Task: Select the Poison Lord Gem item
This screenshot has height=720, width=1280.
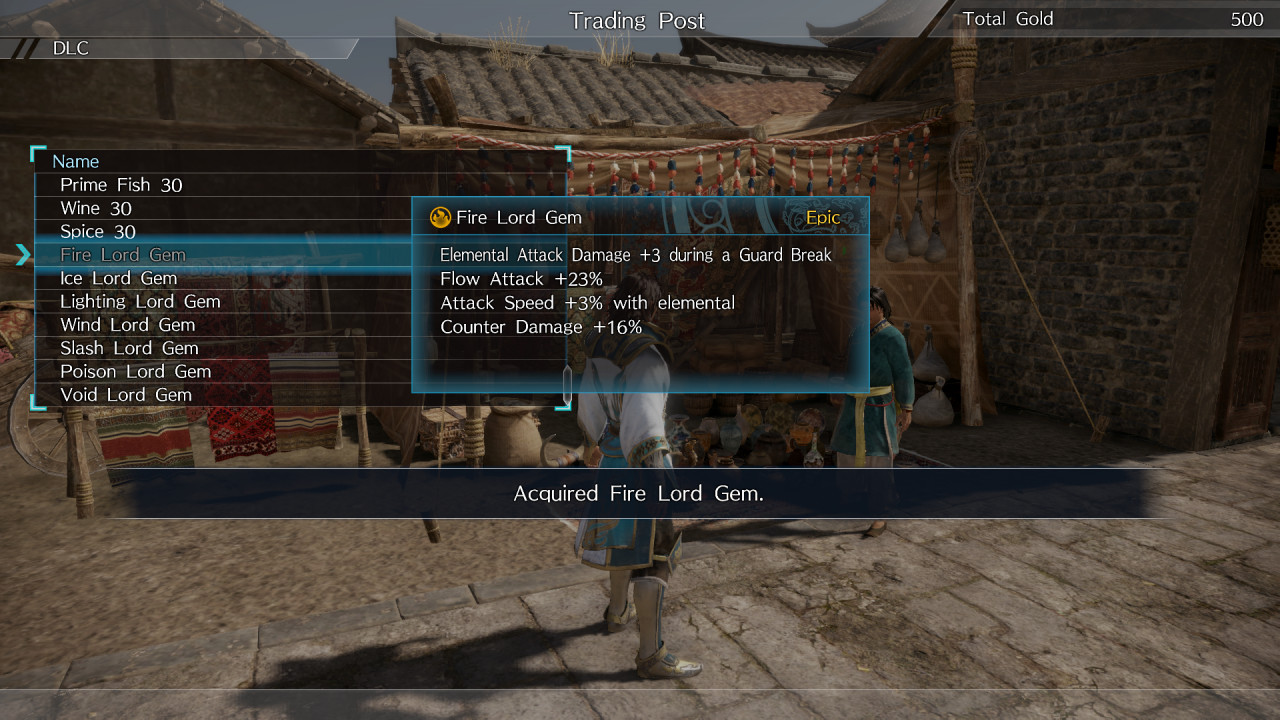Action: pyautogui.click(x=134, y=371)
